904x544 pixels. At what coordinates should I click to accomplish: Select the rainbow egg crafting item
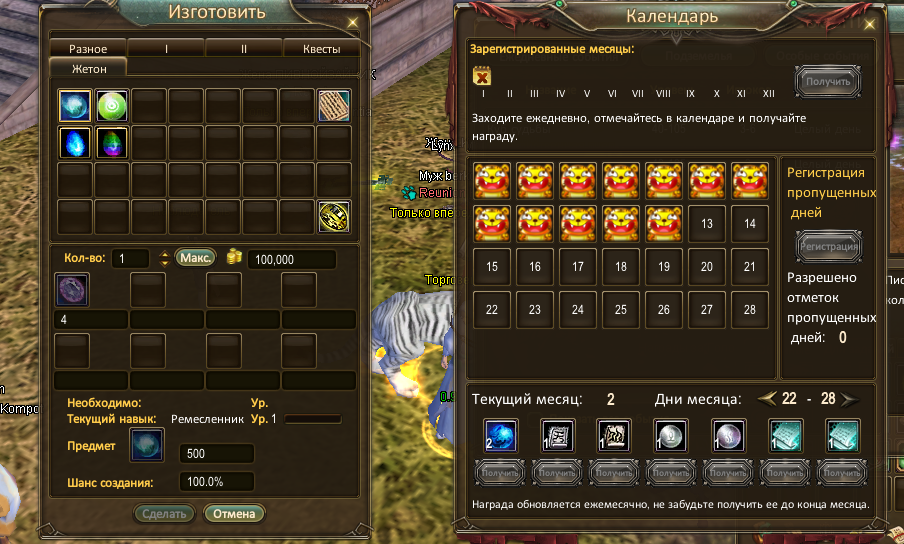pos(112,142)
